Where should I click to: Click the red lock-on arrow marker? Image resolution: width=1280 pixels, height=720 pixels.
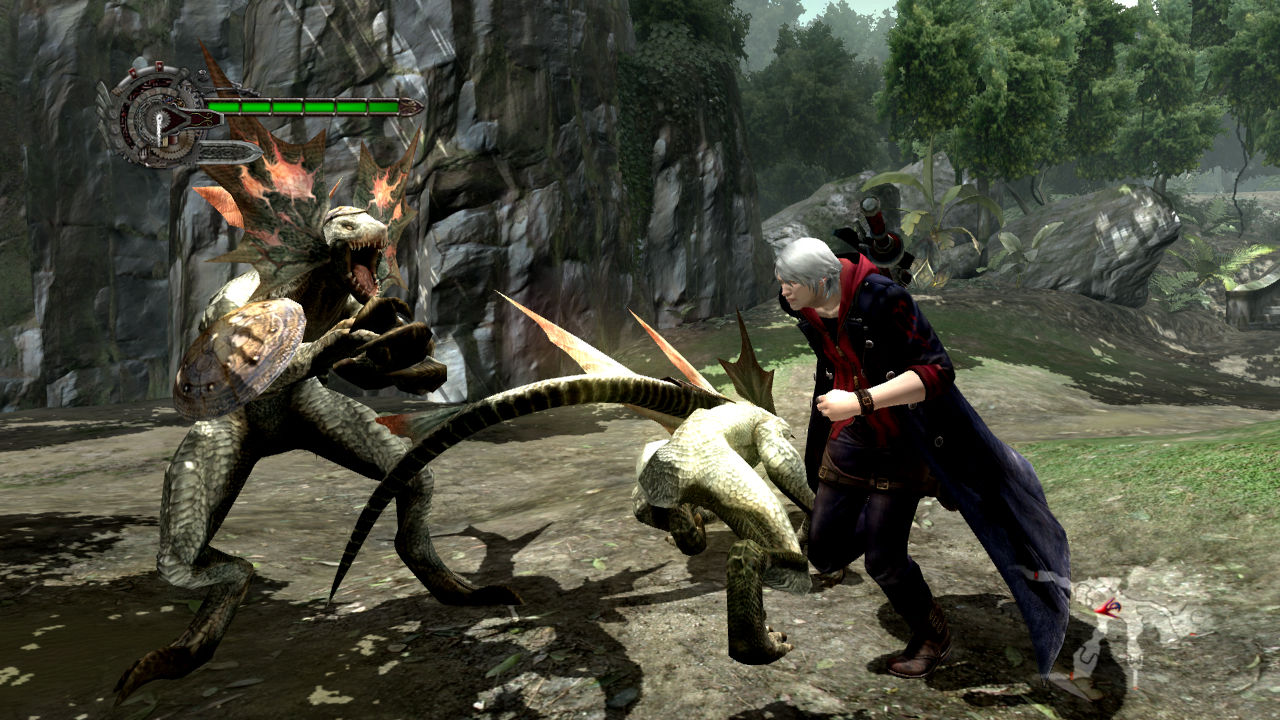click(x=1110, y=608)
